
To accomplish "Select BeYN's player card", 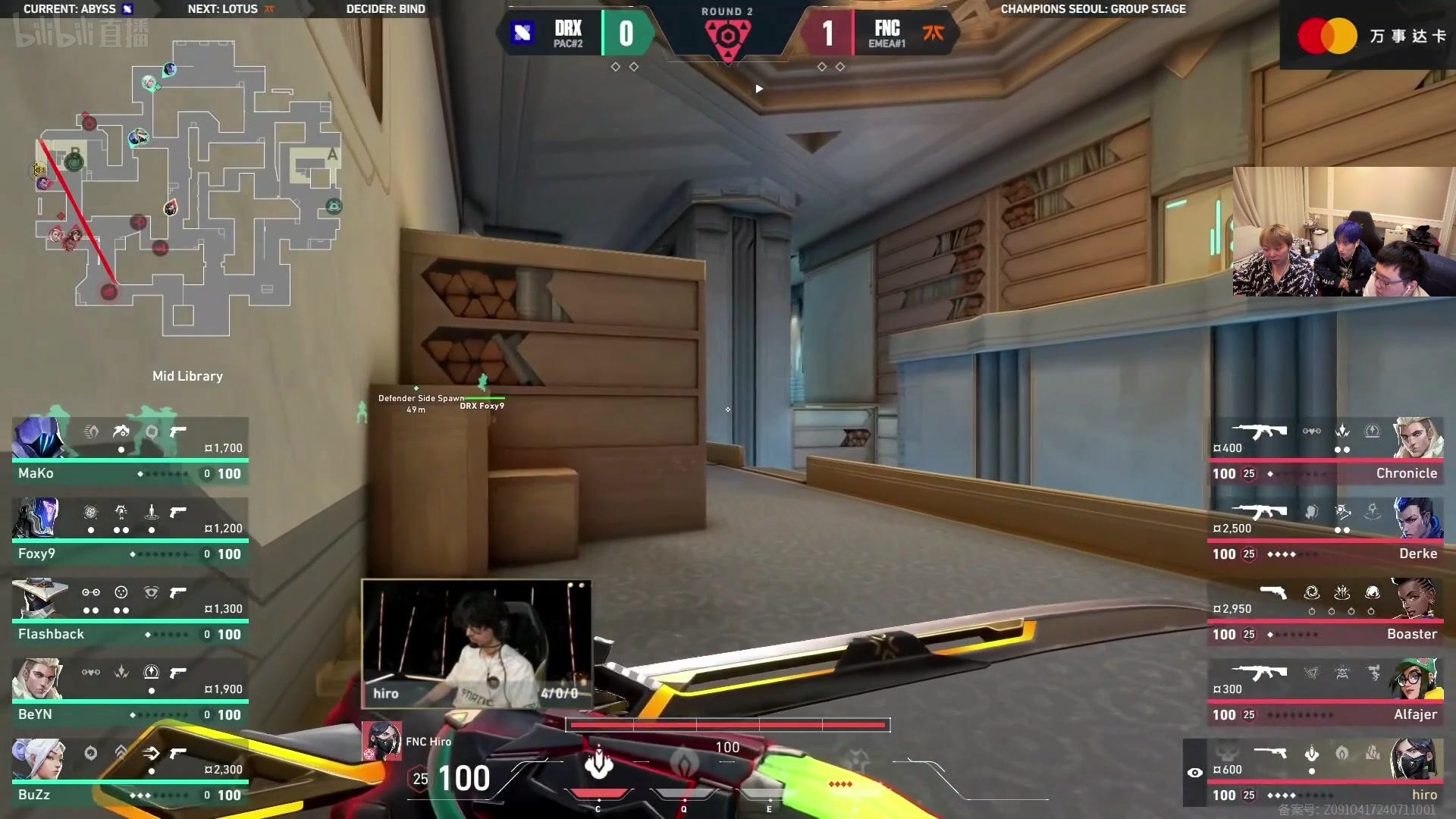I will [130, 693].
